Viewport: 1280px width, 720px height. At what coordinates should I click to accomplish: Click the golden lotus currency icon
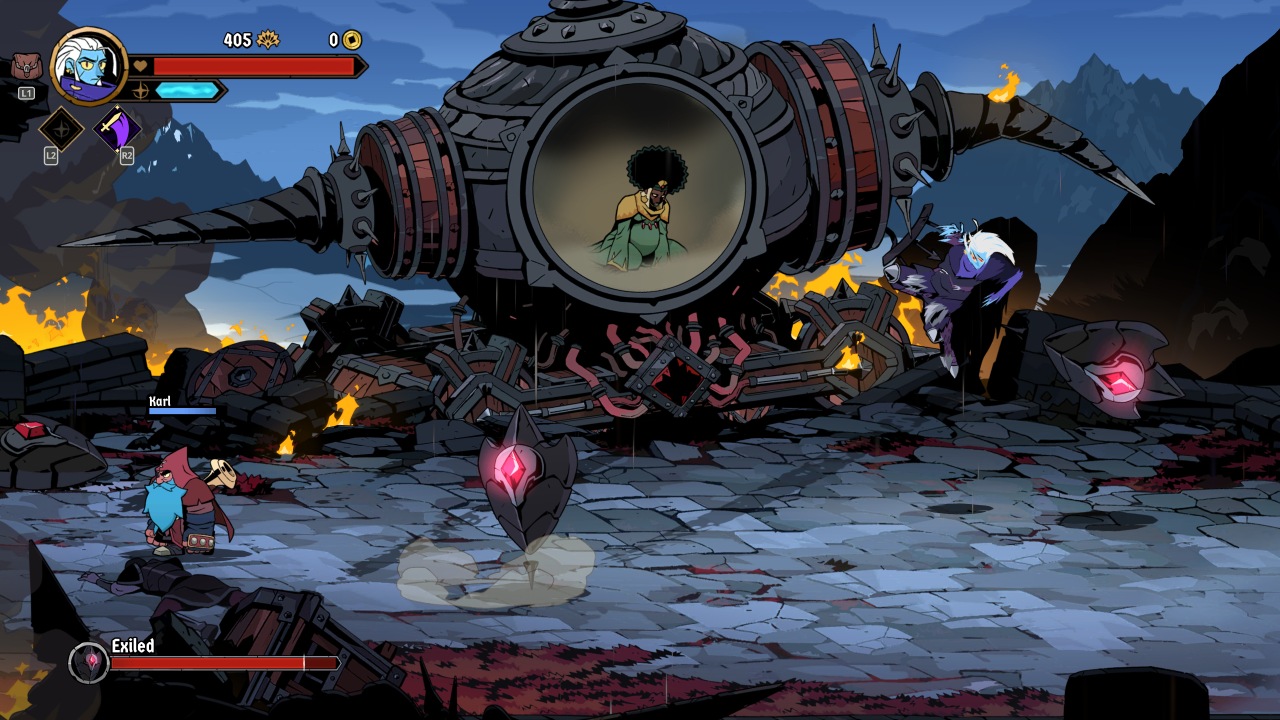(x=268, y=40)
